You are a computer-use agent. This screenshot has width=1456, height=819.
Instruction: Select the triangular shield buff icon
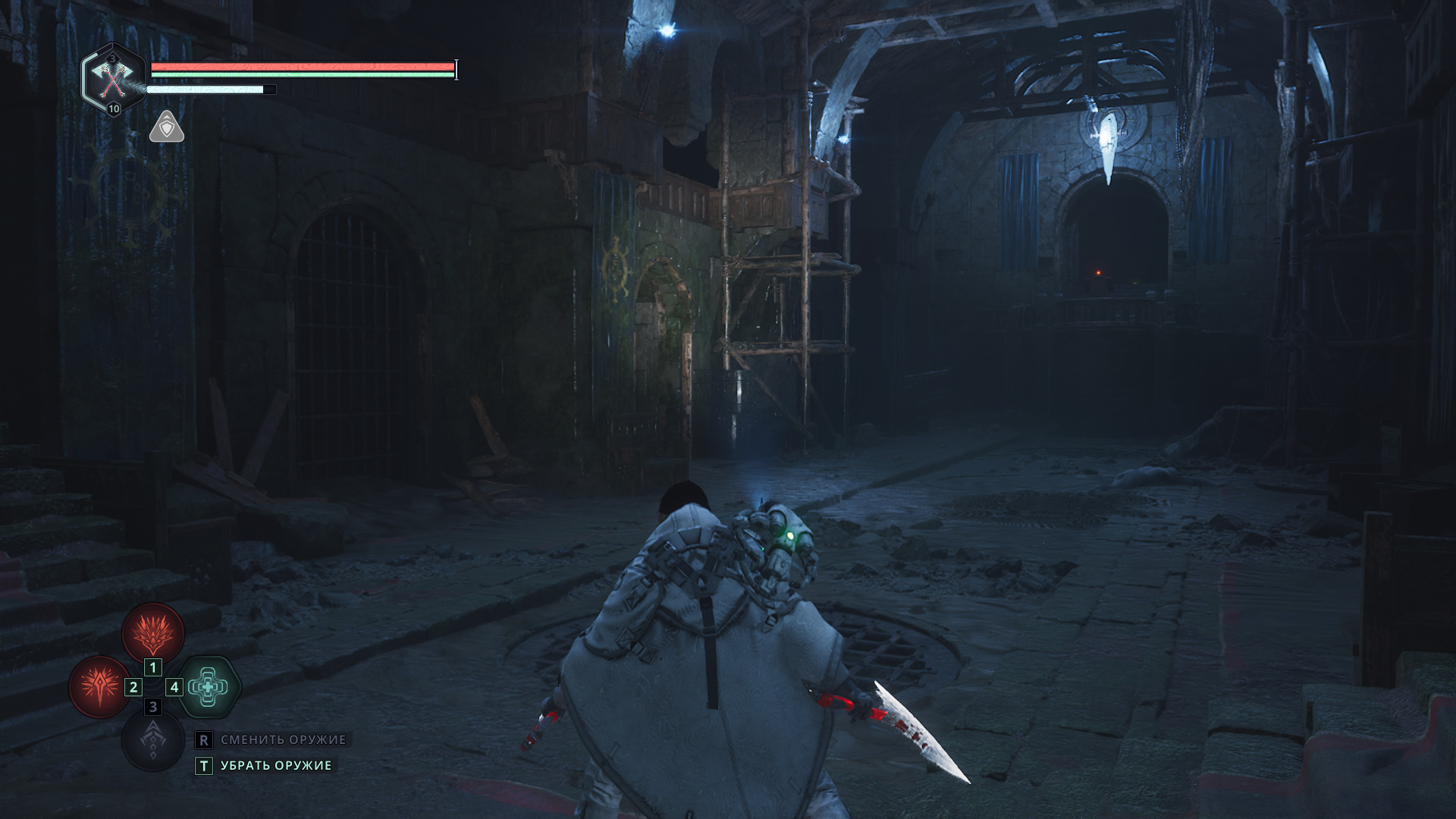(x=167, y=127)
